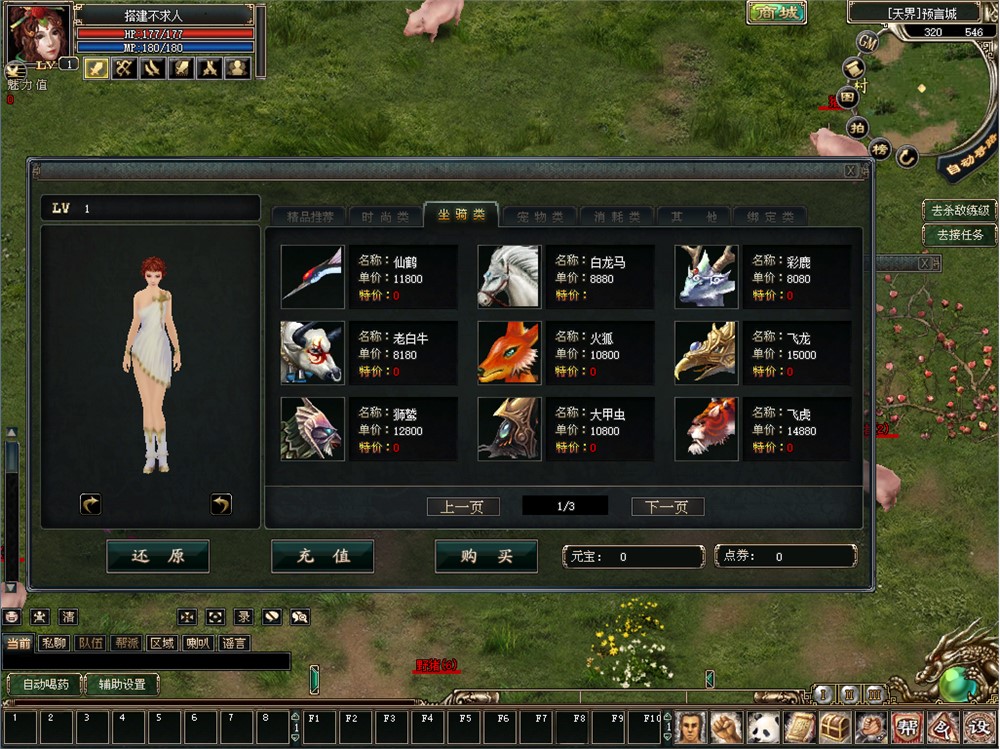Select the 消耗类 consumables tab
1000x749 pixels.
(x=616, y=216)
